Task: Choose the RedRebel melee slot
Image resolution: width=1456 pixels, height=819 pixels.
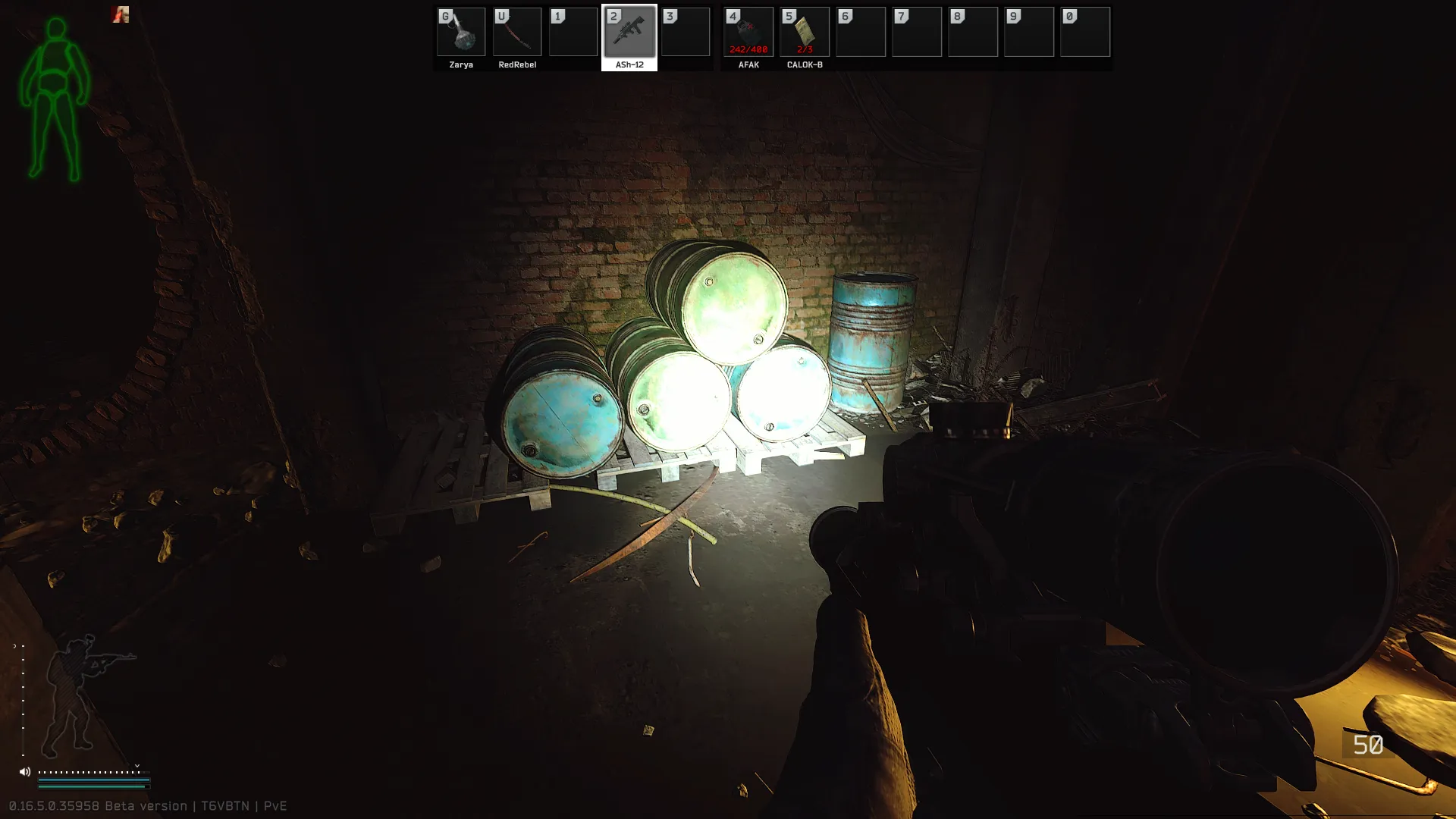Action: (517, 33)
